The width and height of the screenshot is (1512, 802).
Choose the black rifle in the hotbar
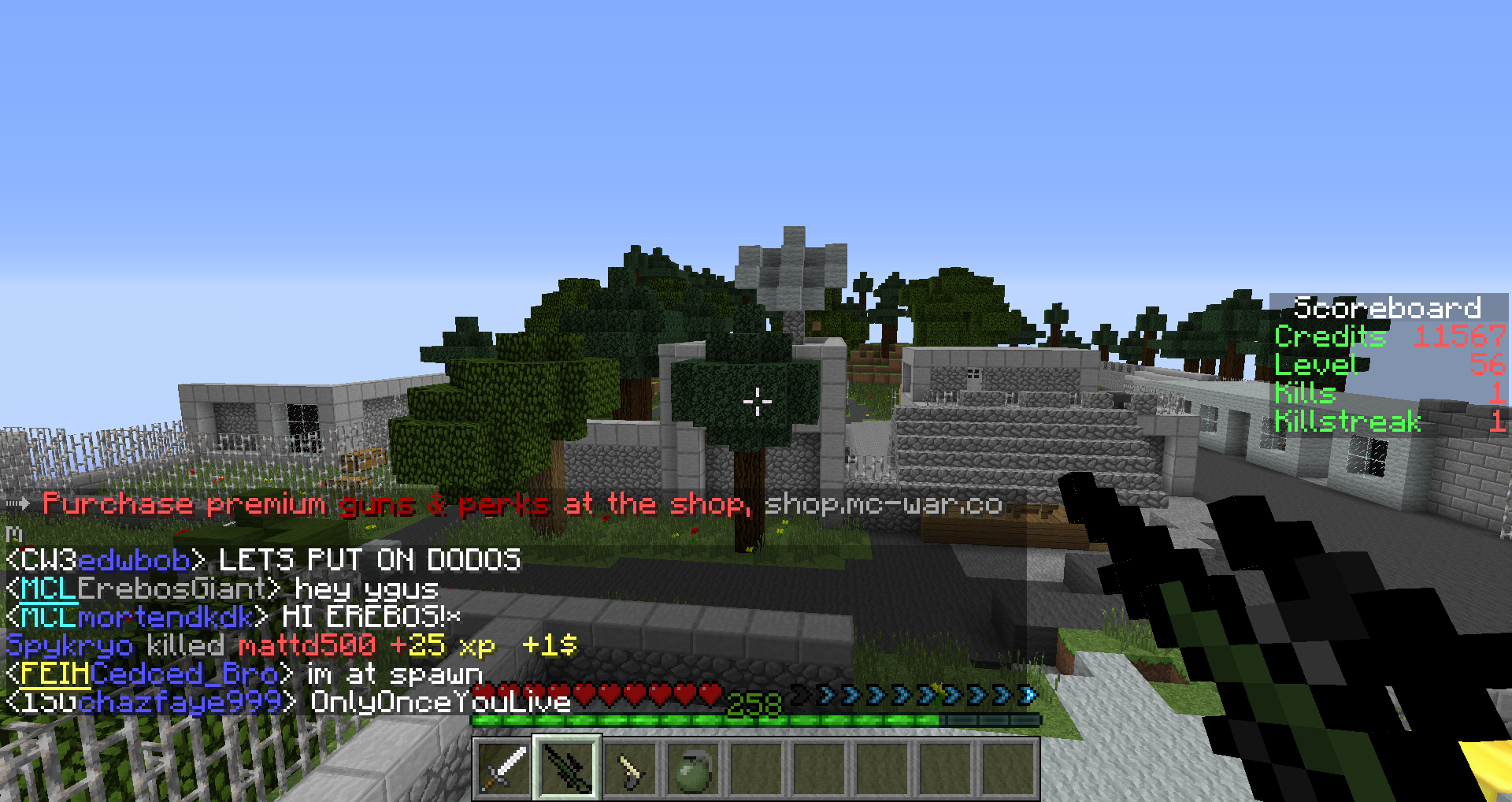[567, 768]
